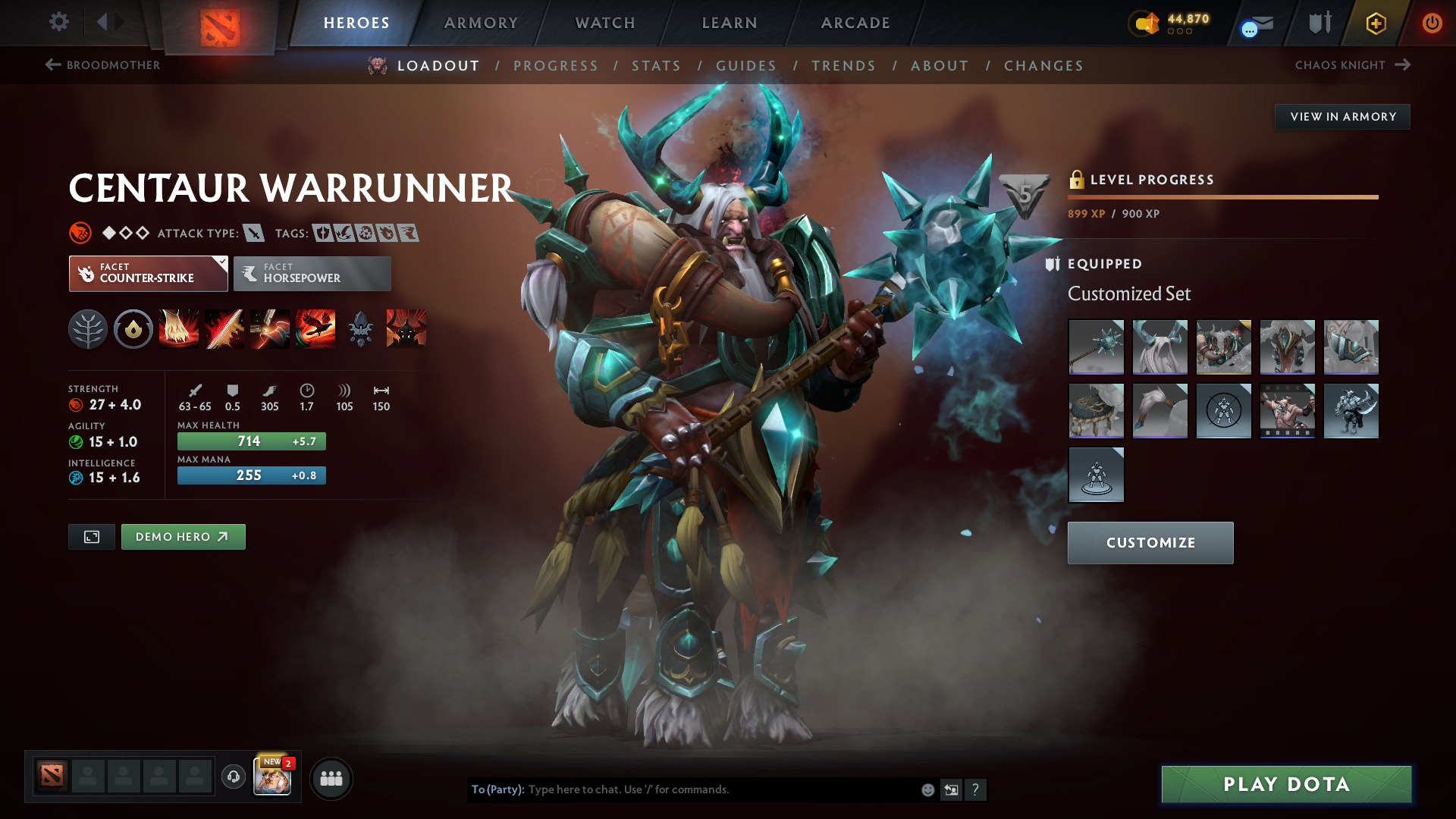Click the spiked mace weapon thumbnail in Customized Set
This screenshot has width=1456, height=819.
coord(1096,347)
